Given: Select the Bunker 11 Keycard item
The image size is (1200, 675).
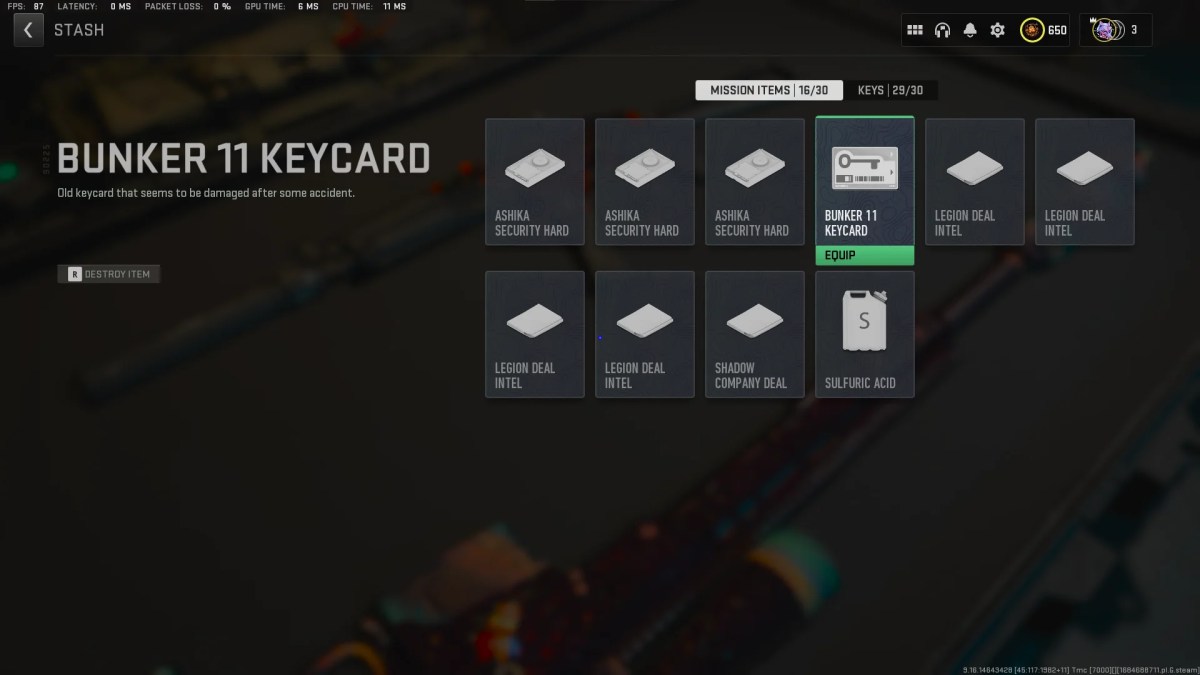Looking at the screenshot, I should pos(864,180).
